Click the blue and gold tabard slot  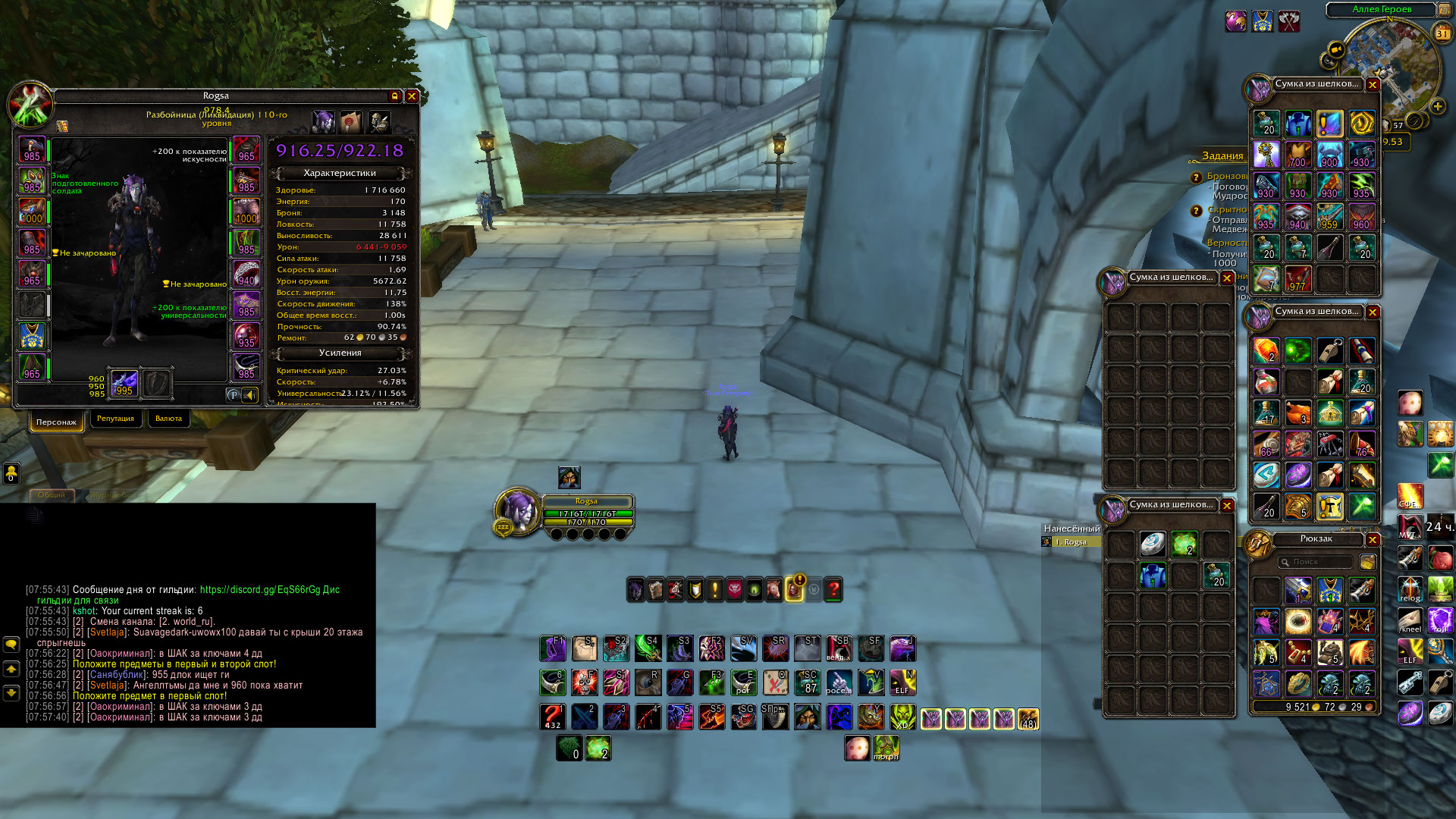tap(32, 336)
